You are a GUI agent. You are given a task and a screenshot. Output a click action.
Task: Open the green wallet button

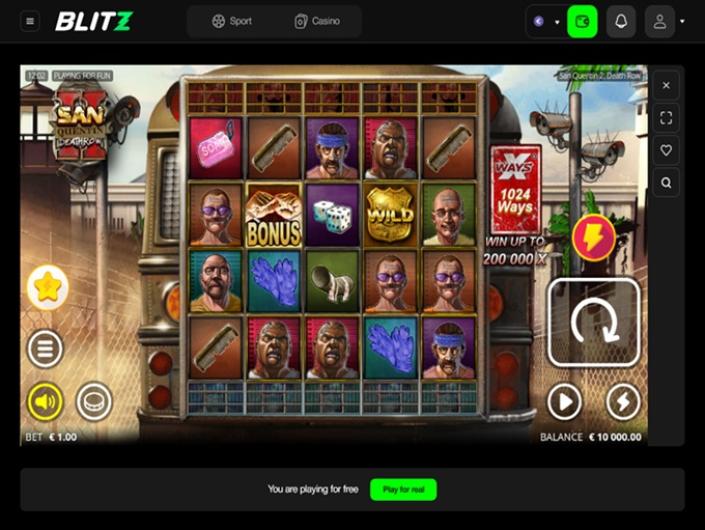pos(582,21)
